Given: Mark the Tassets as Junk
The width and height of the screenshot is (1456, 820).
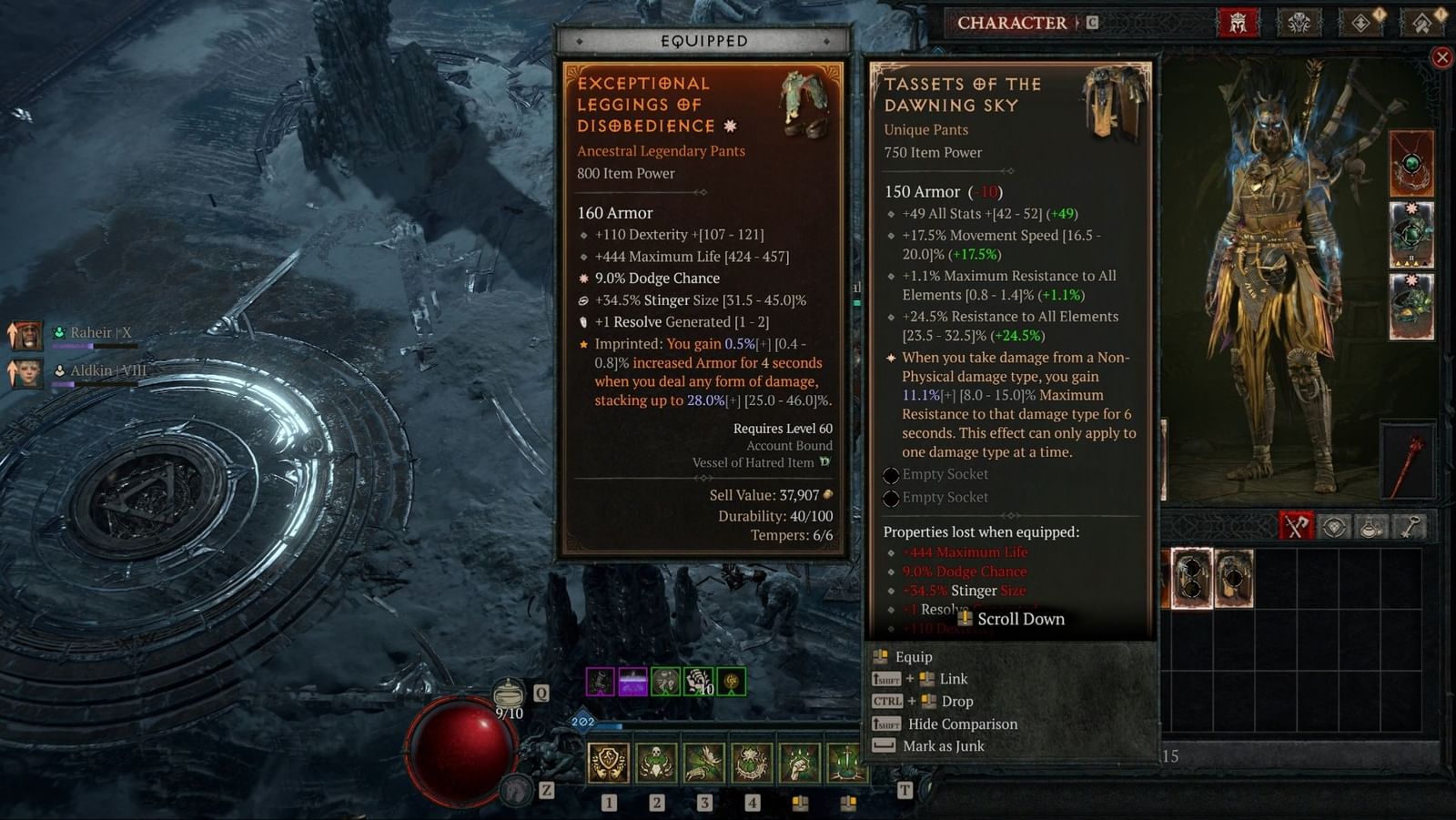Looking at the screenshot, I should click(942, 746).
